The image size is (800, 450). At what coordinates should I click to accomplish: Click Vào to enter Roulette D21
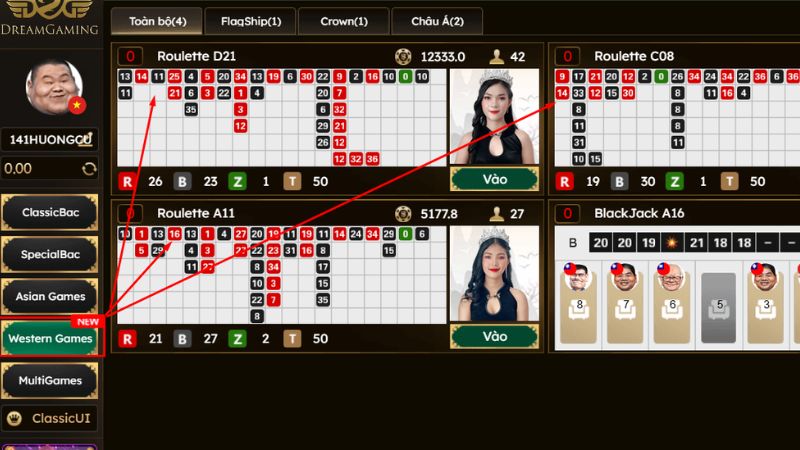click(x=495, y=178)
